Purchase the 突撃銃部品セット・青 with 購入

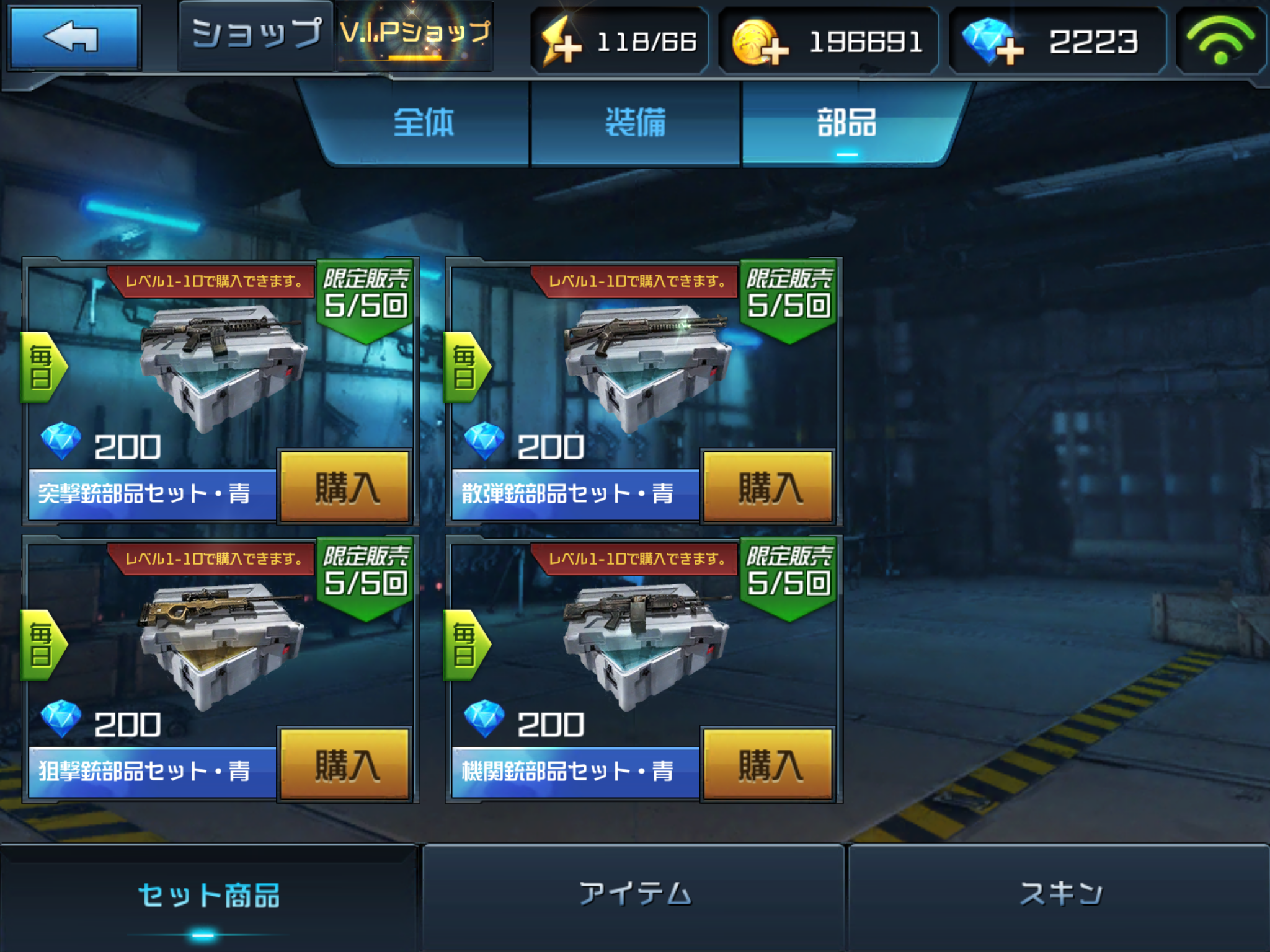coord(345,487)
